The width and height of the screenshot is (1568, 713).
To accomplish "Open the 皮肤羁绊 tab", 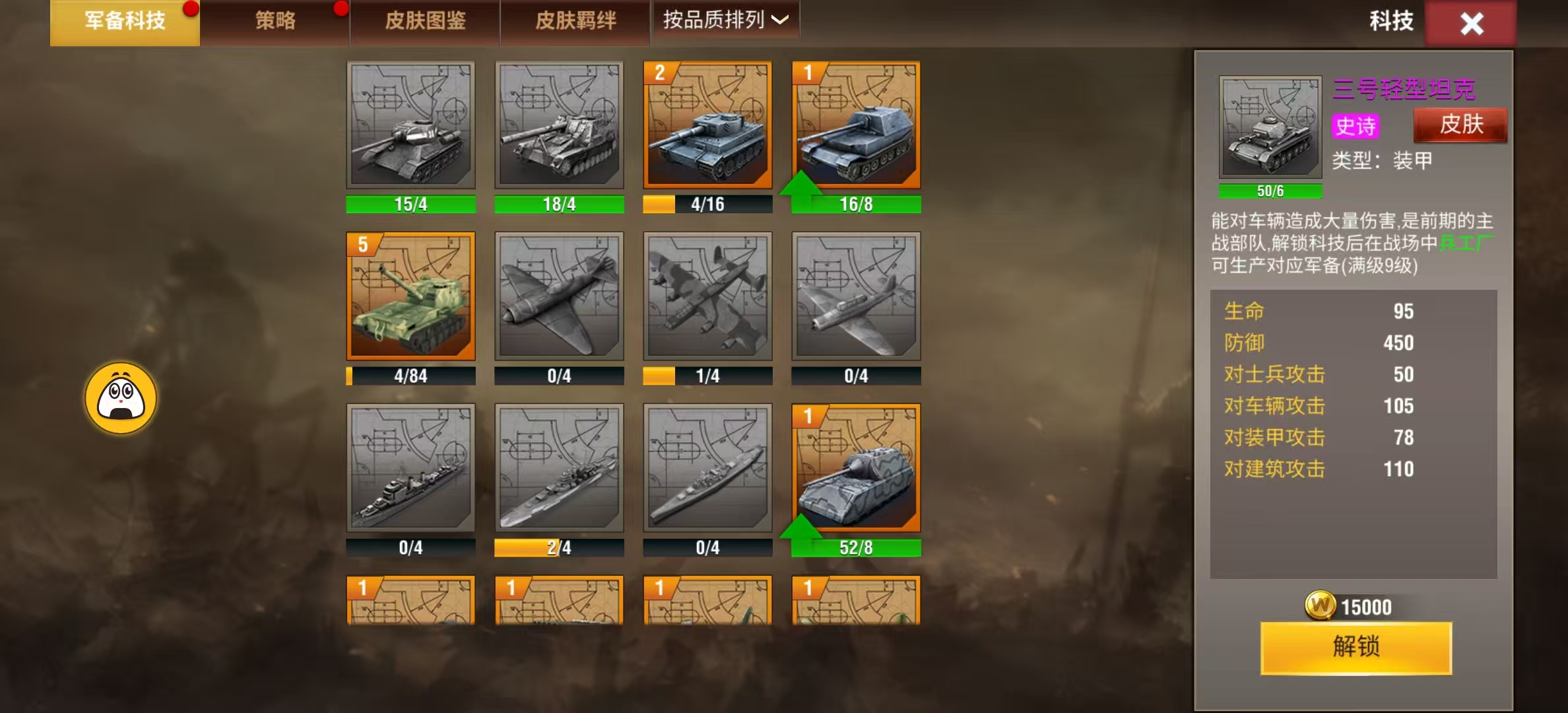I will tap(575, 22).
